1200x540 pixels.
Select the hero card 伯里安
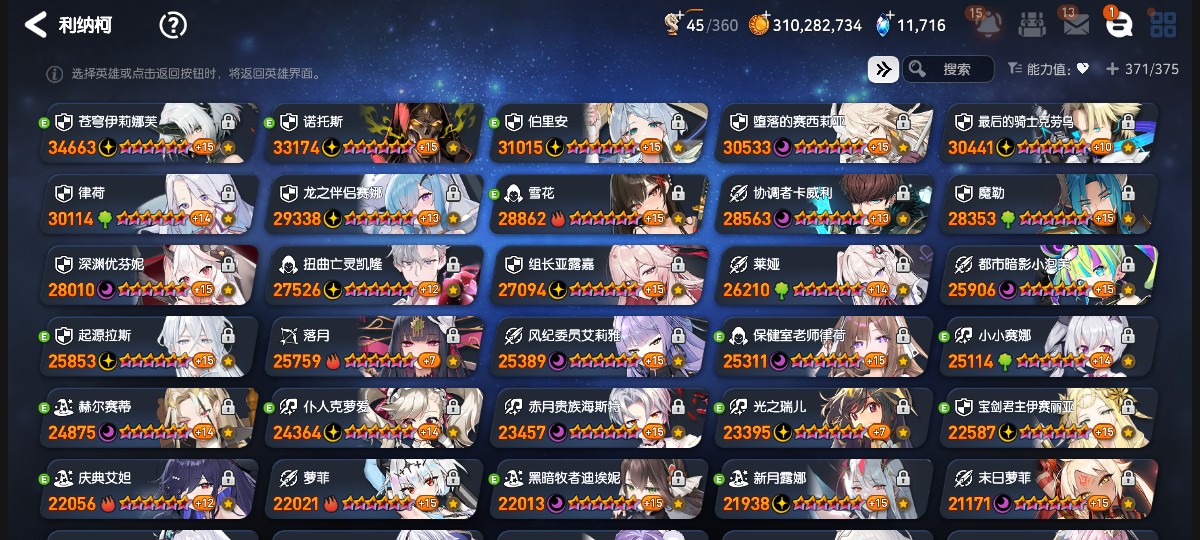click(599, 134)
